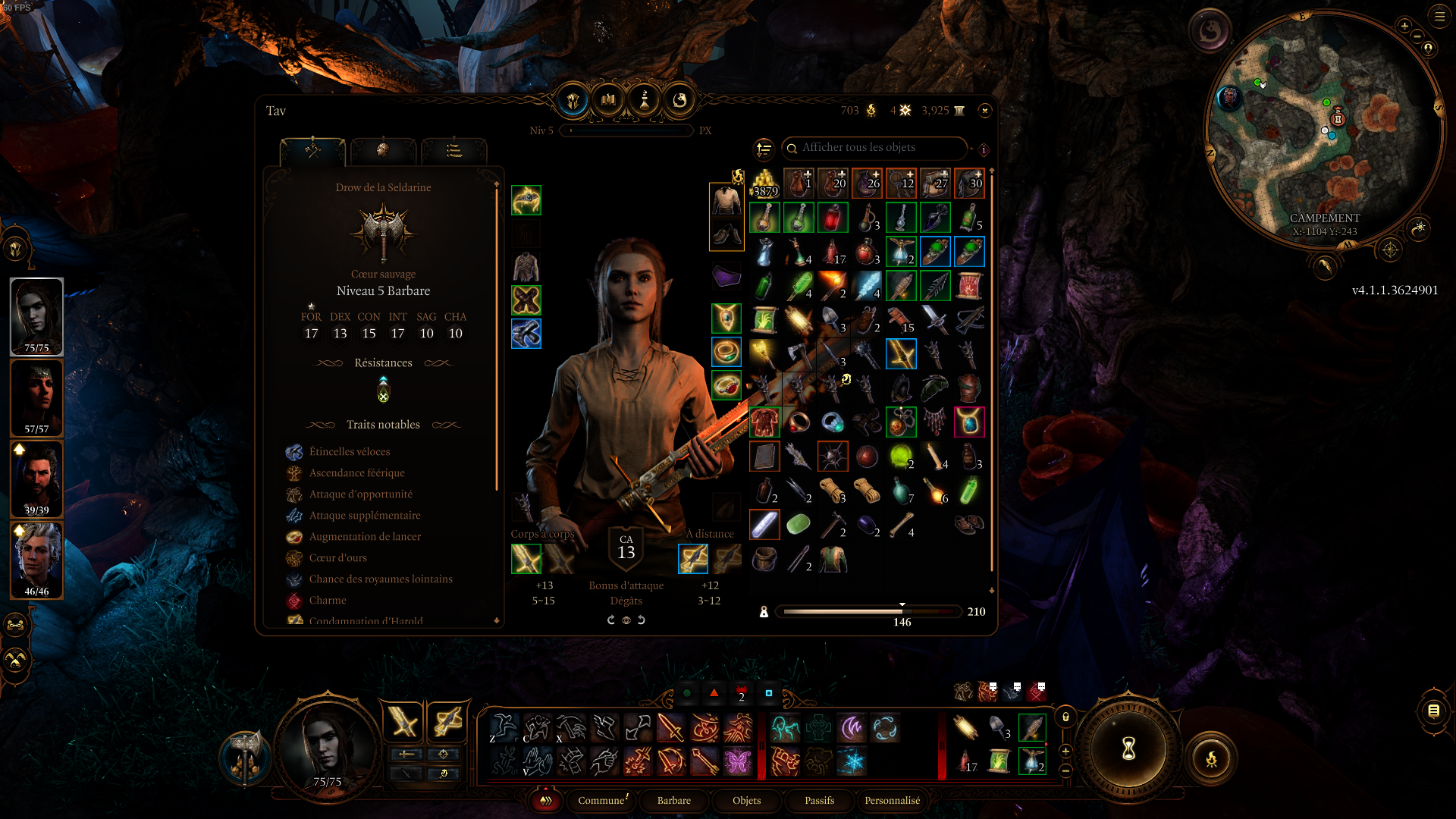This screenshot has height=819, width=1456.
Task: Select the Passifs hotbar tab
Action: coord(819,801)
